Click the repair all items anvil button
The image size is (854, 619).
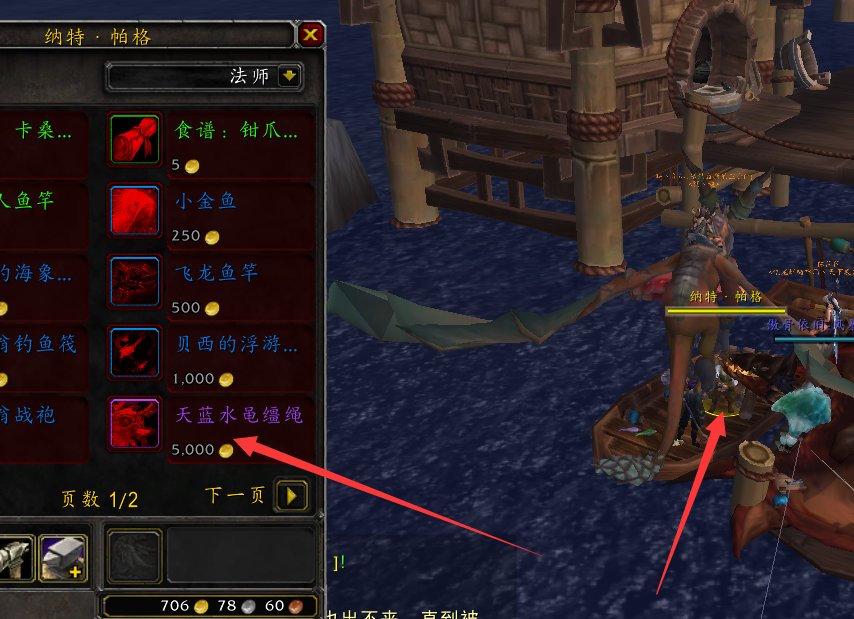(x=63, y=557)
